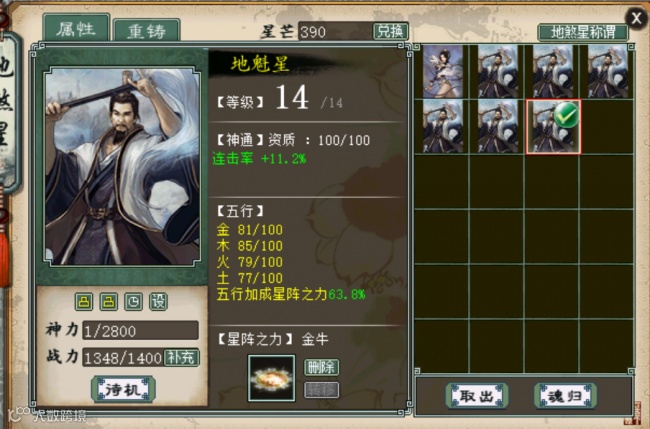This screenshot has width=650, height=429.
Task: Open the 地煞星称谓 titles panel
Action: click(x=582, y=32)
